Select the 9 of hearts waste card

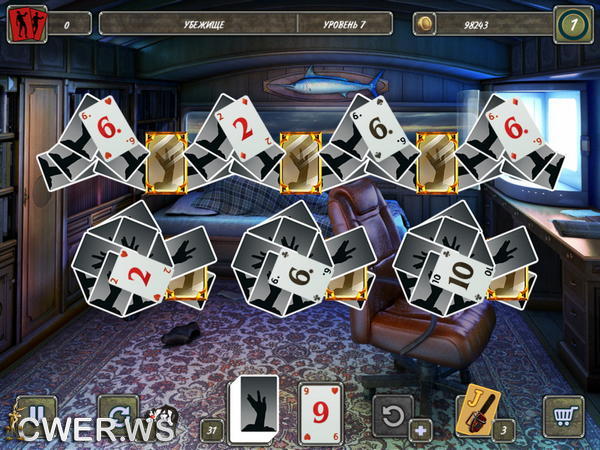click(x=320, y=410)
